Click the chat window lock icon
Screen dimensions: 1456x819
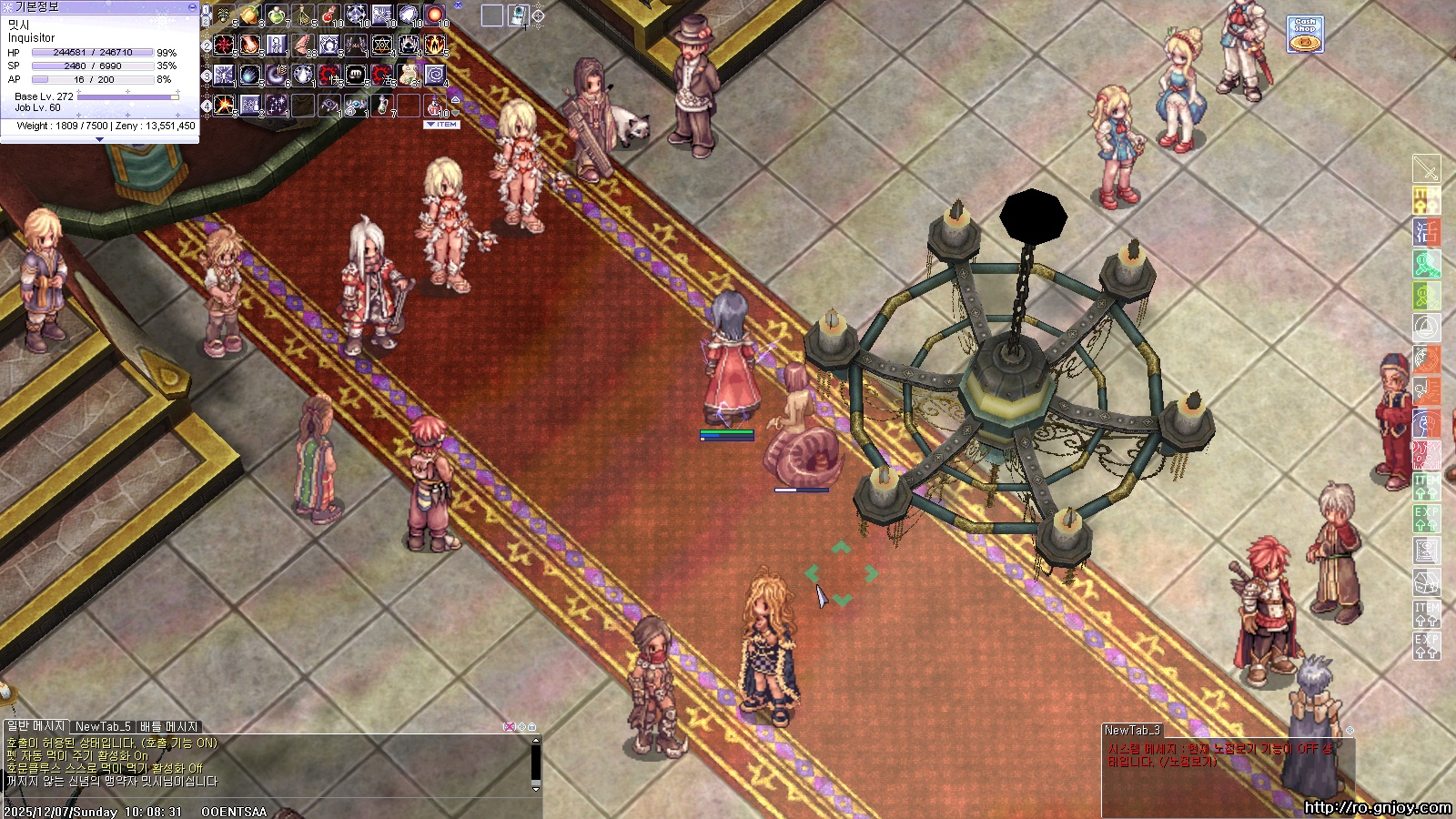[x=531, y=726]
